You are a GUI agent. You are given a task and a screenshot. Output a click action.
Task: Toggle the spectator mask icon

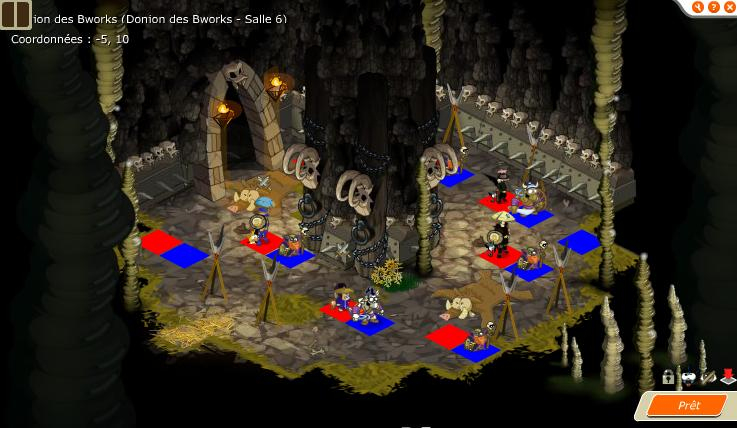pos(688,377)
